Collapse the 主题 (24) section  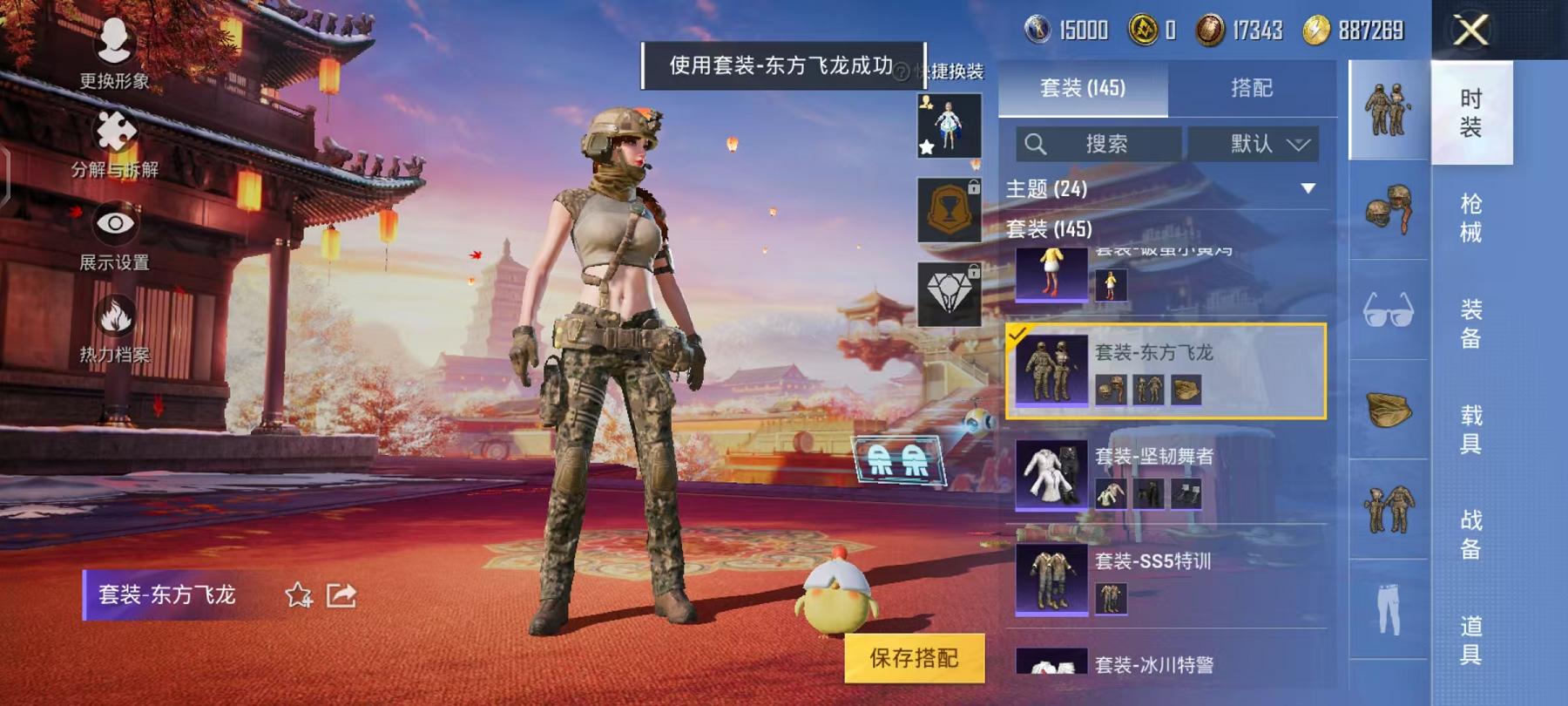coord(1307,187)
